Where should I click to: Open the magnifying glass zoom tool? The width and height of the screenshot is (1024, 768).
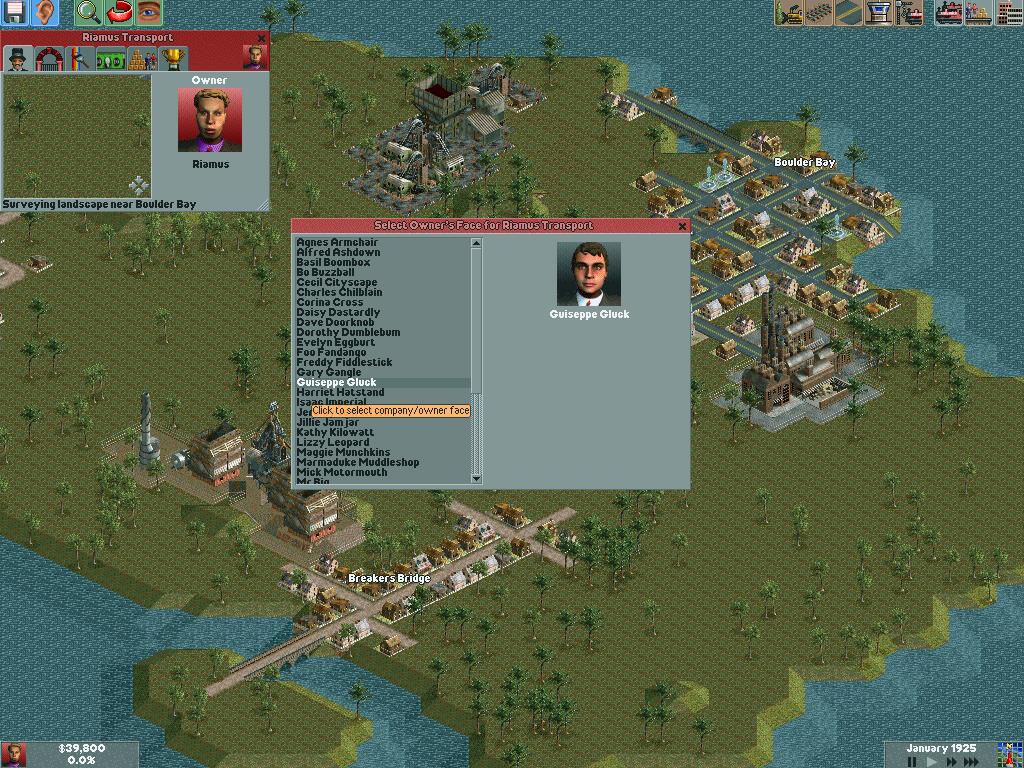pos(88,13)
